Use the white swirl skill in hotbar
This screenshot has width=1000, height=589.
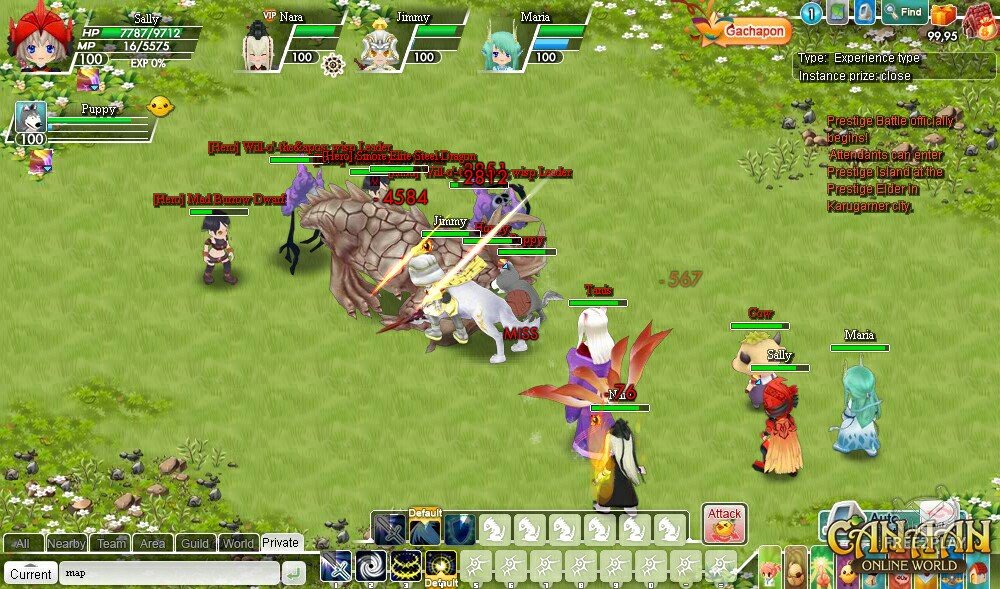point(371,567)
